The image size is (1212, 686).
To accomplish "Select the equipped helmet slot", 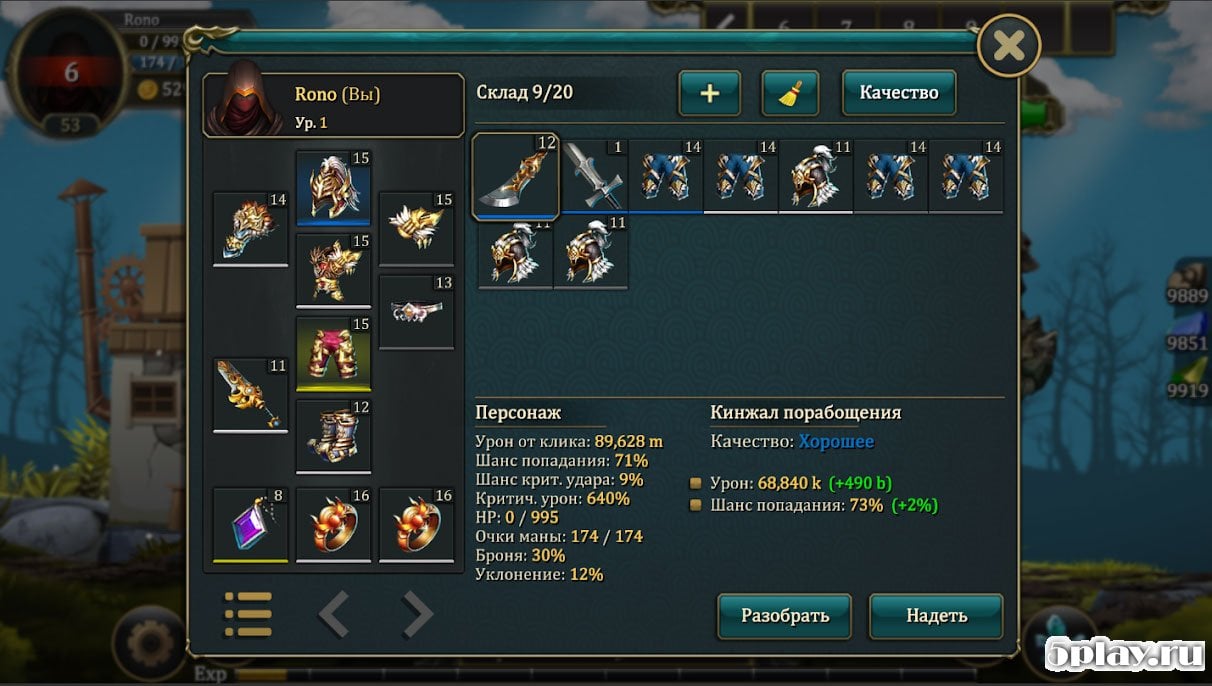I will pos(333,187).
